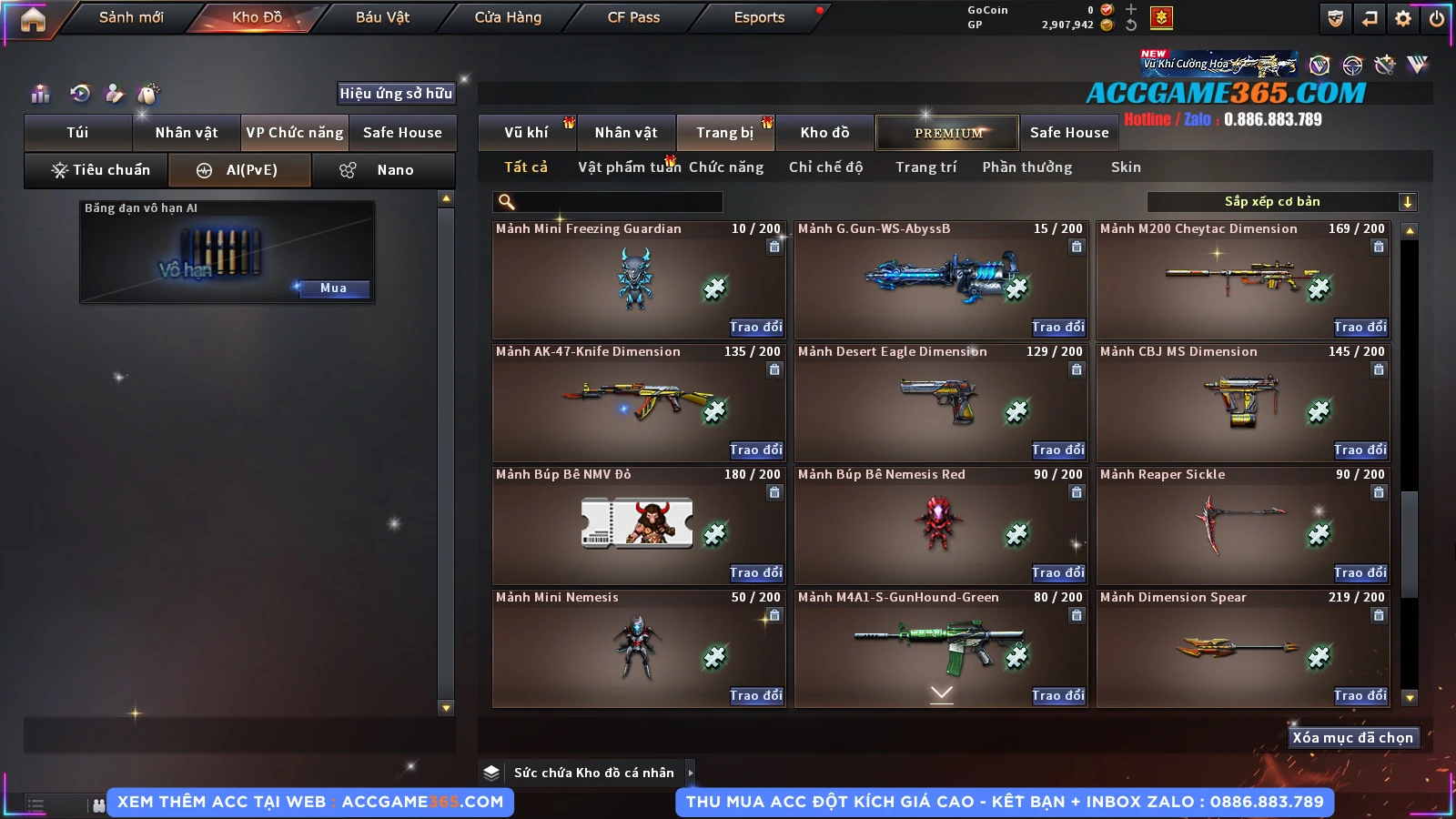Viewport: 1456px width, 819px height.
Task: Expand Sức chứa Kho đồ cá nhân
Action: coord(690,773)
